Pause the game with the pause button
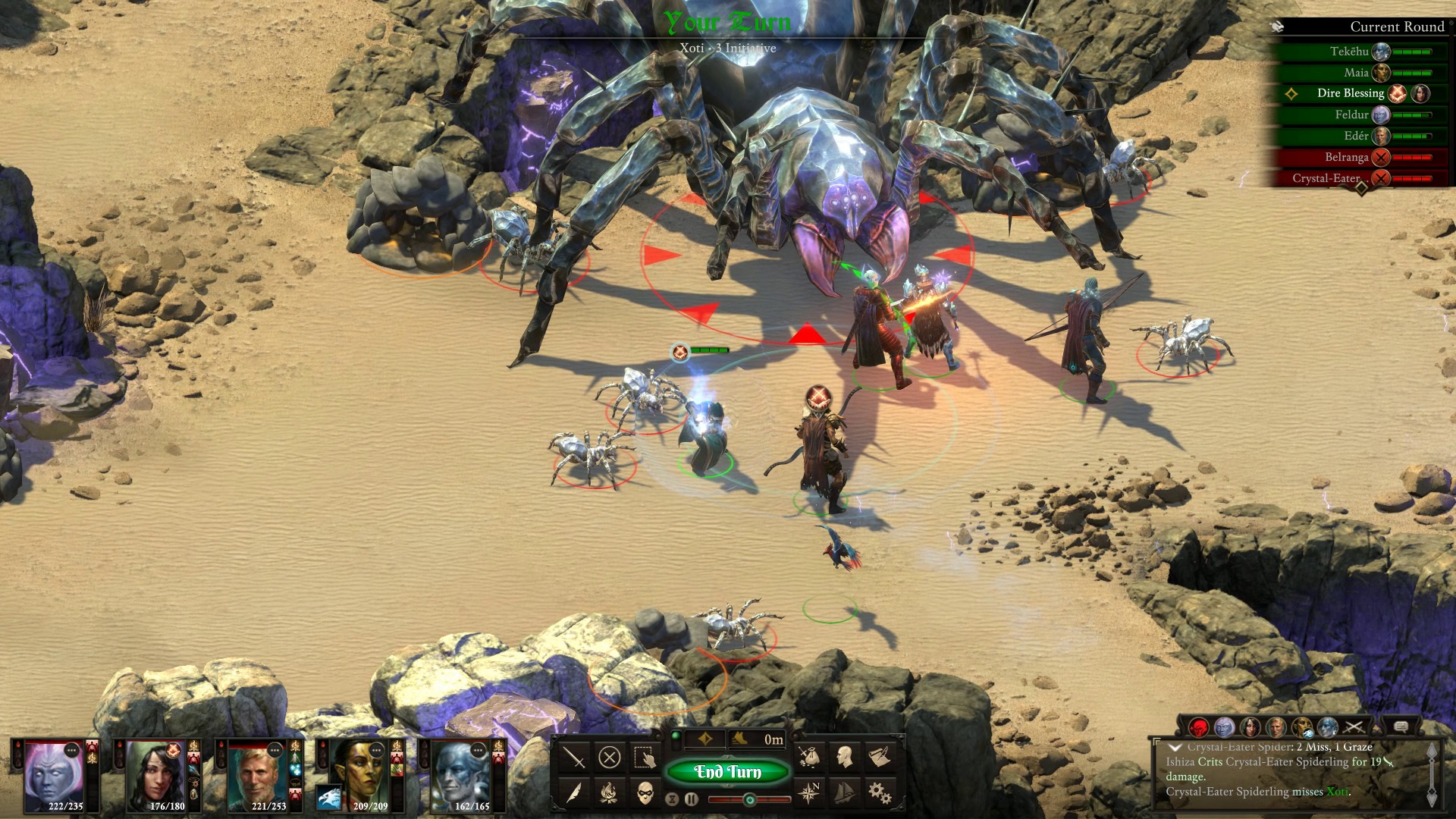1456x819 pixels. tap(691, 799)
